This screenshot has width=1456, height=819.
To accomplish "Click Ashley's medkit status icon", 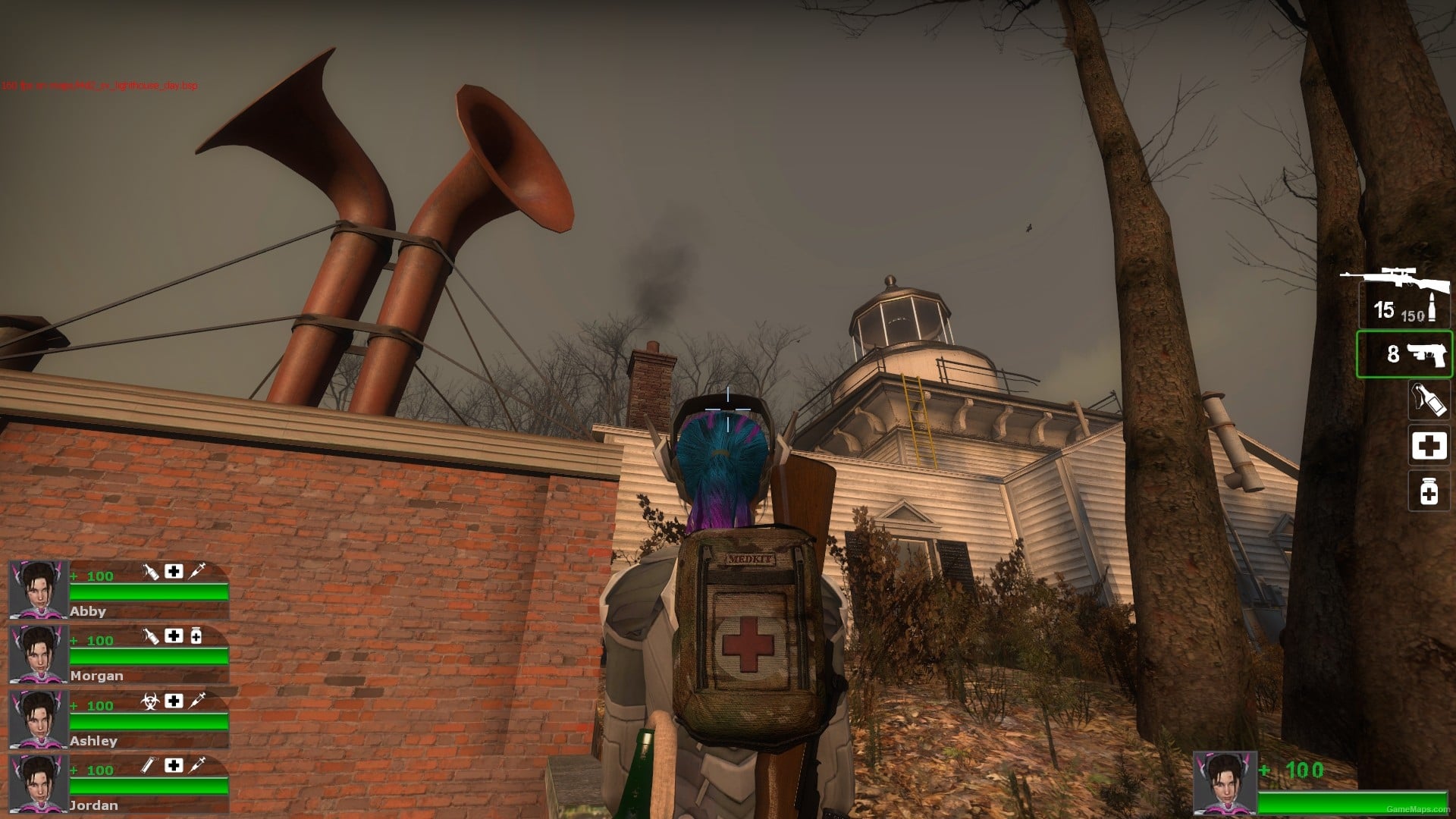I will pyautogui.click(x=174, y=700).
